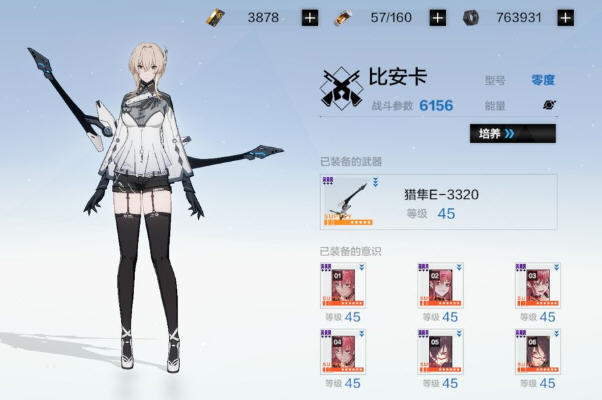Add more black card currency (3878)

[x=310, y=17]
